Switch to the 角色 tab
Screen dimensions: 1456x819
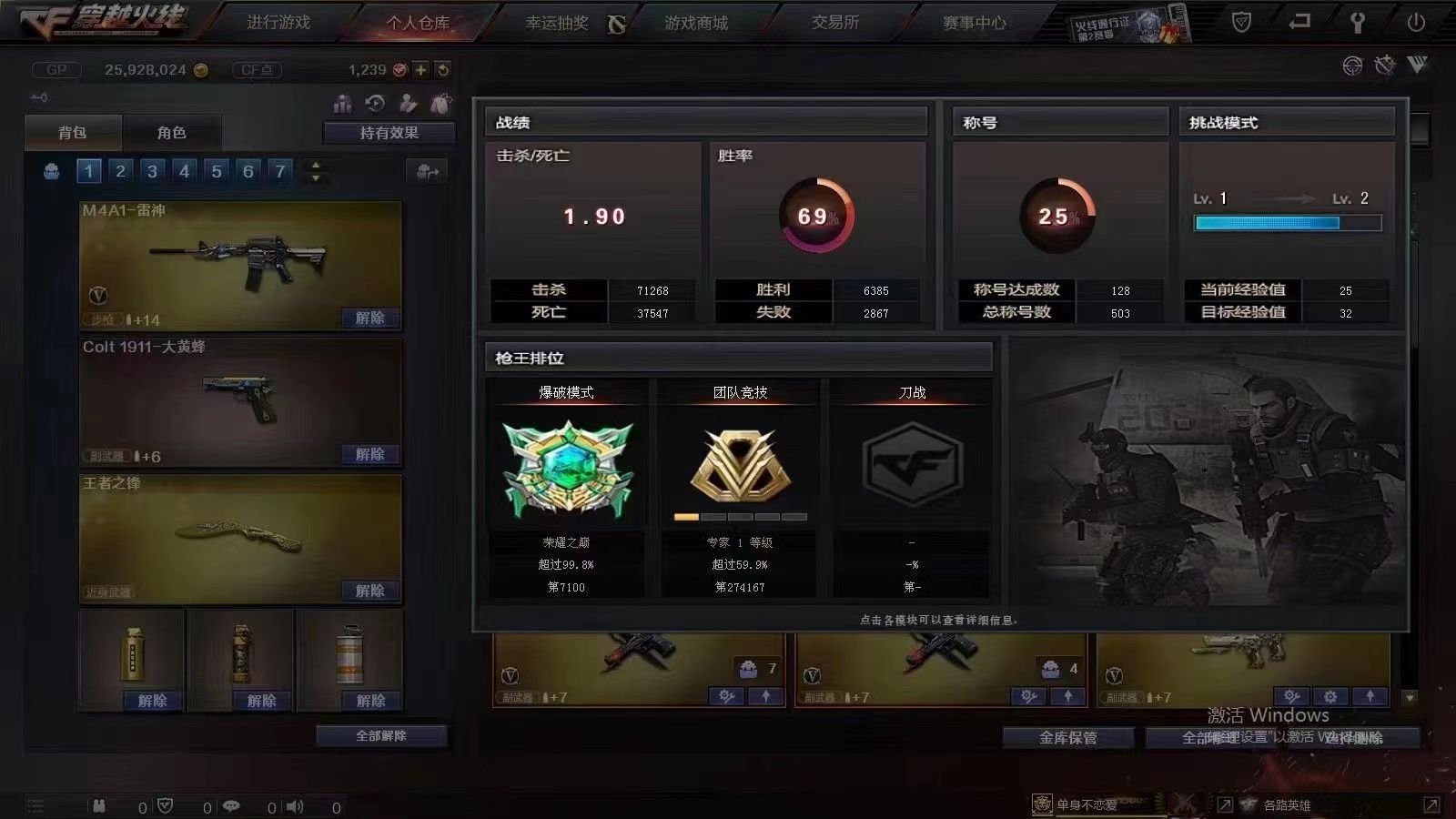[174, 132]
